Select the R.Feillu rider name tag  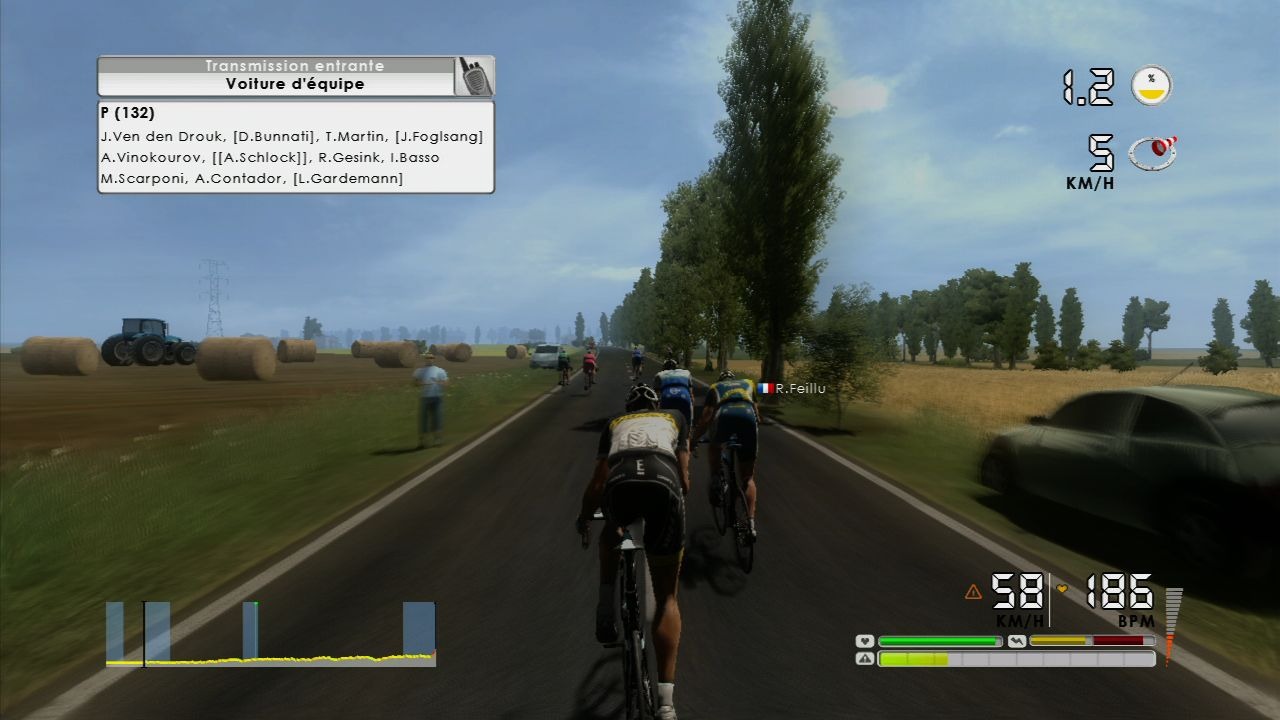[x=793, y=389]
